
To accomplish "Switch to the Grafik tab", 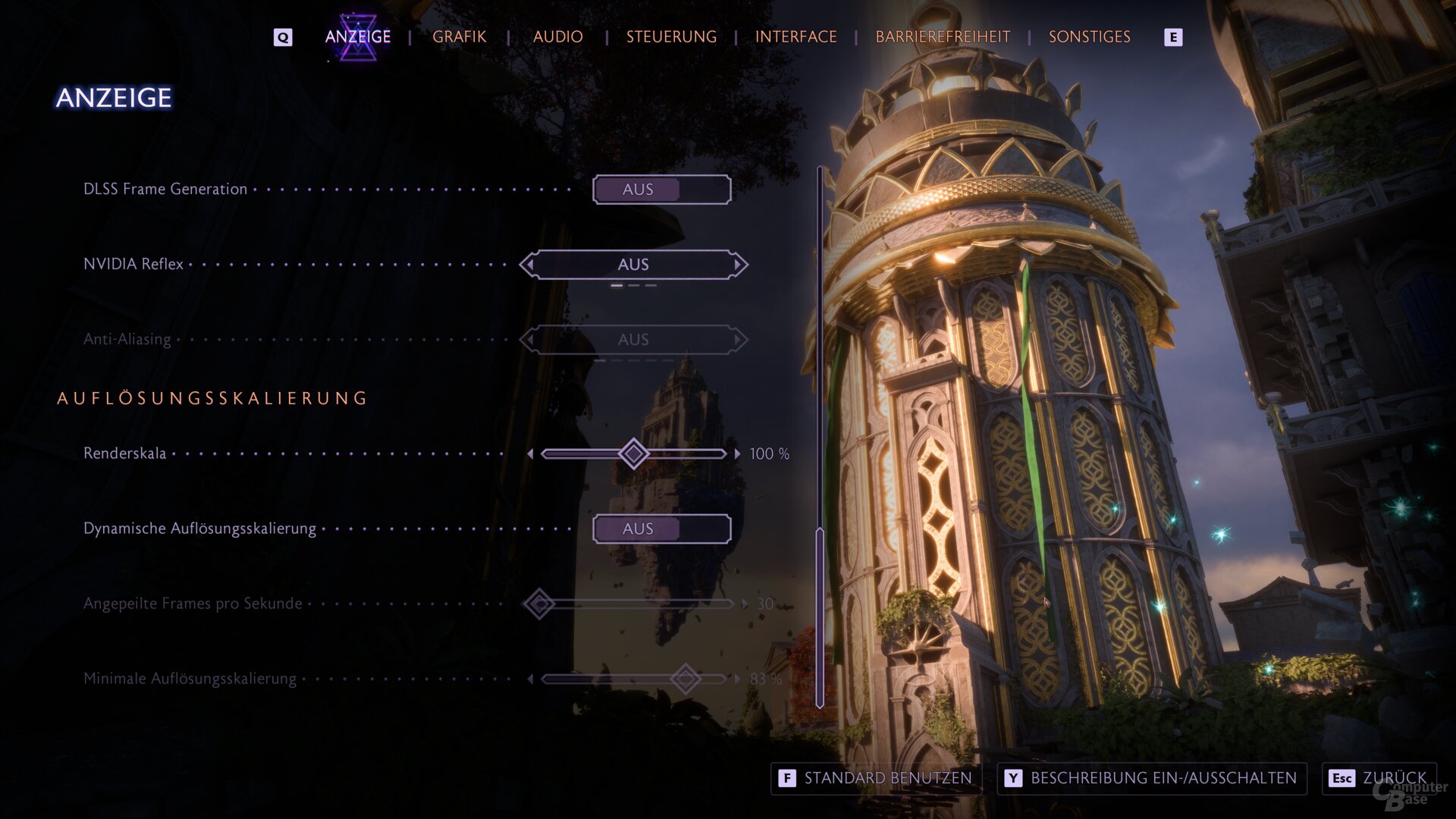I will pos(459,36).
